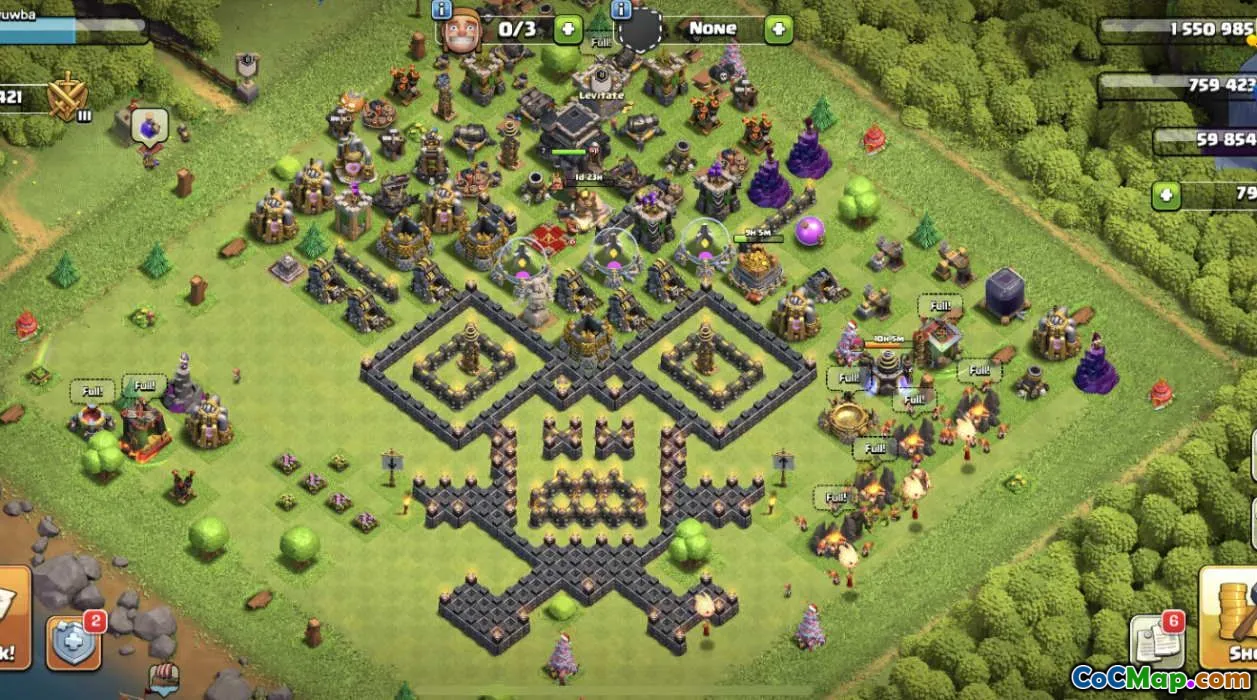Image resolution: width=1257 pixels, height=700 pixels.
Task: Add gems with the green plus button
Action: click(1166, 195)
